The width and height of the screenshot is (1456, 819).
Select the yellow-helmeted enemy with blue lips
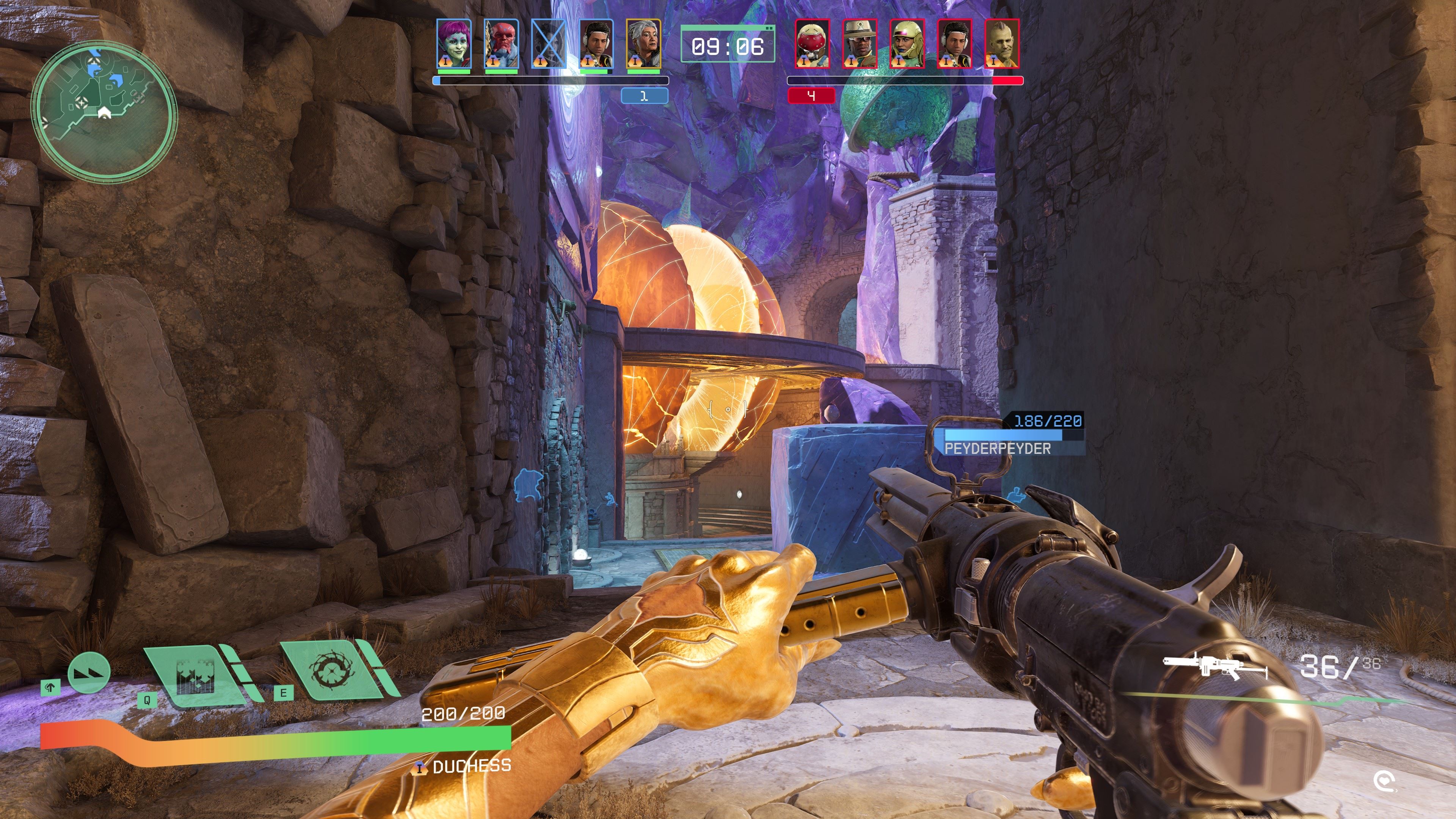click(907, 44)
